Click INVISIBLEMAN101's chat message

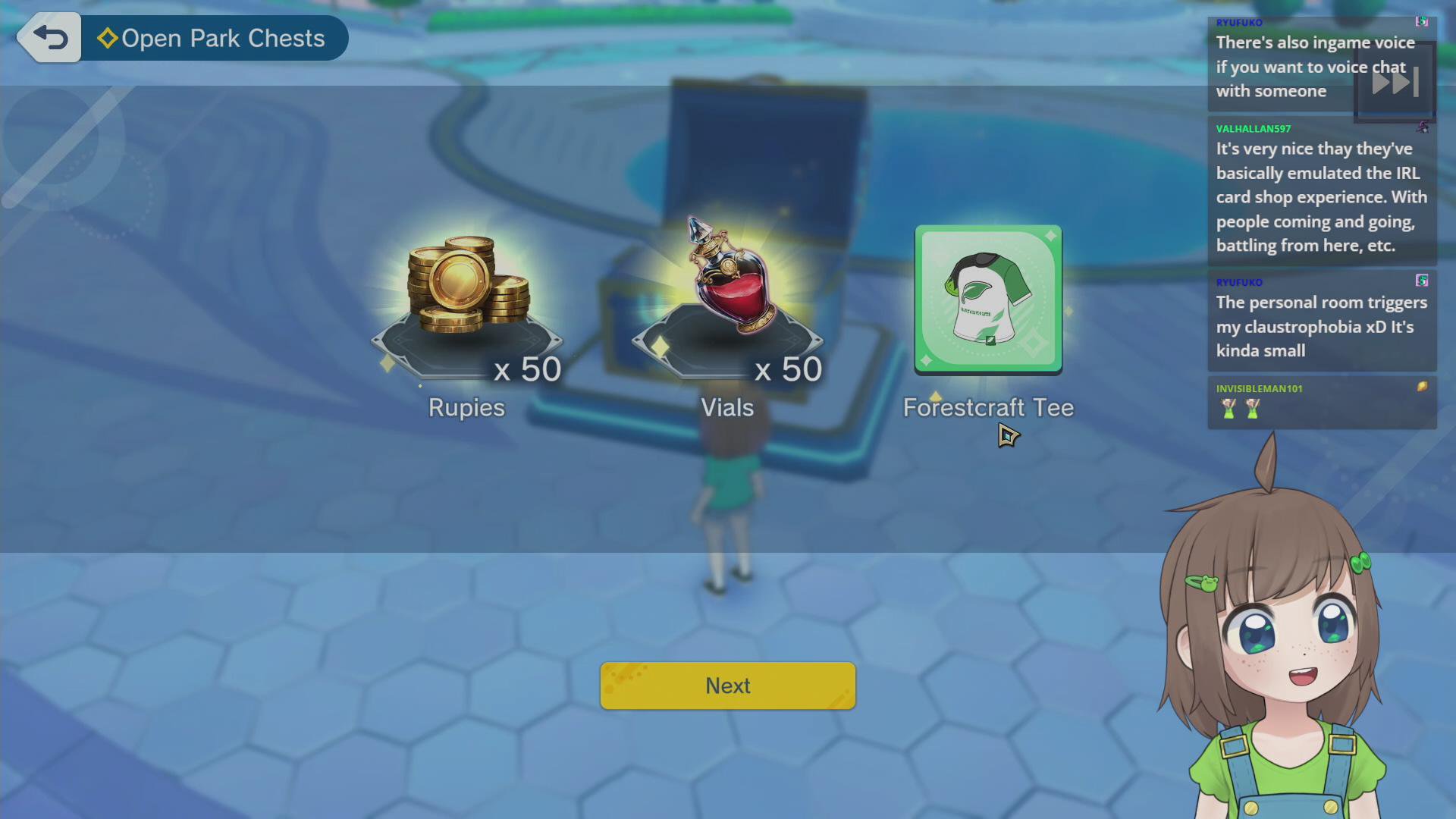(x=1321, y=402)
